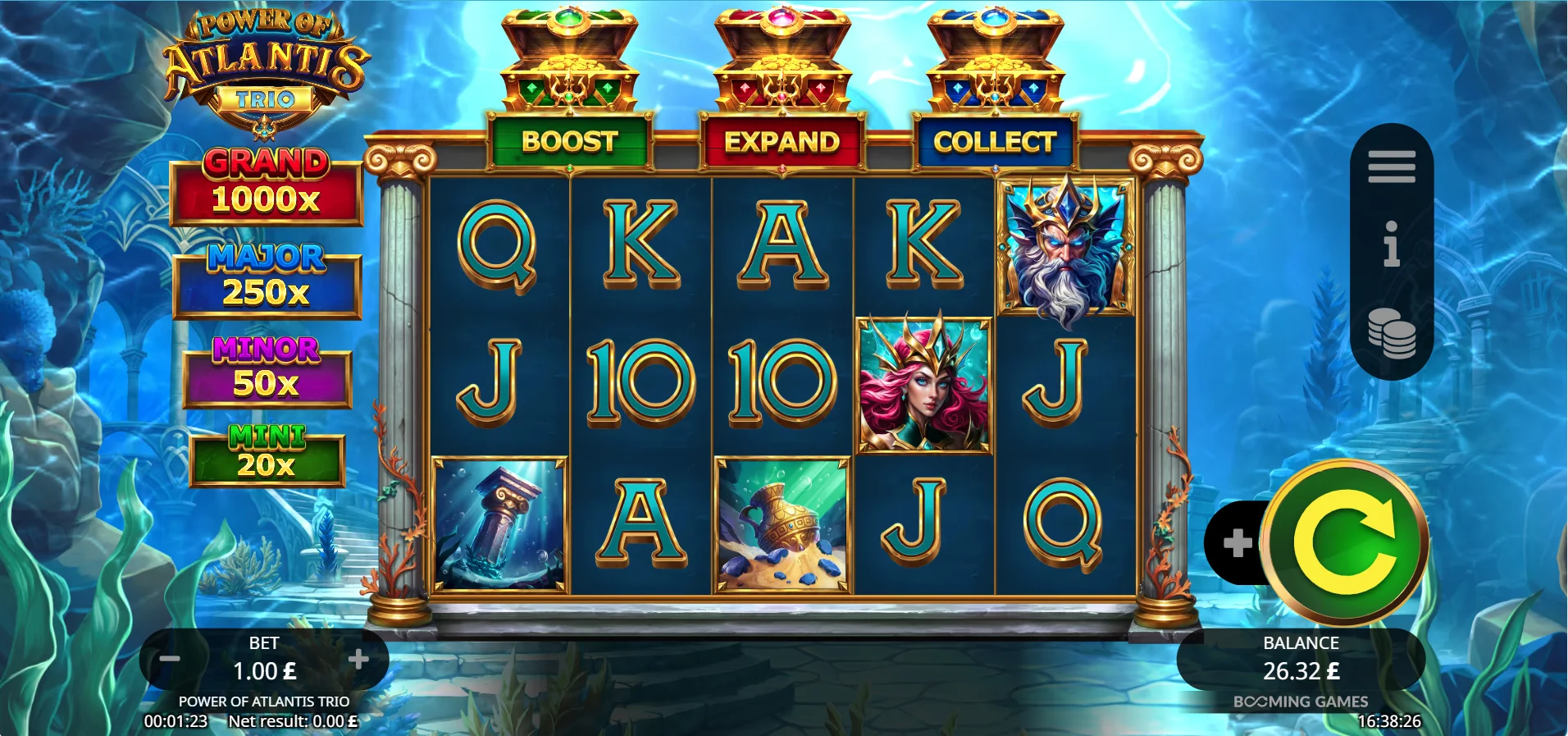Select the COLLECT label banner
This screenshot has height=736, width=1568.
(x=995, y=143)
